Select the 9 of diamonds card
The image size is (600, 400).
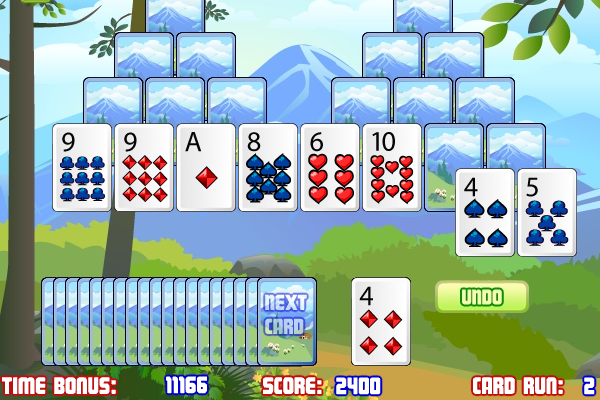coord(144,167)
